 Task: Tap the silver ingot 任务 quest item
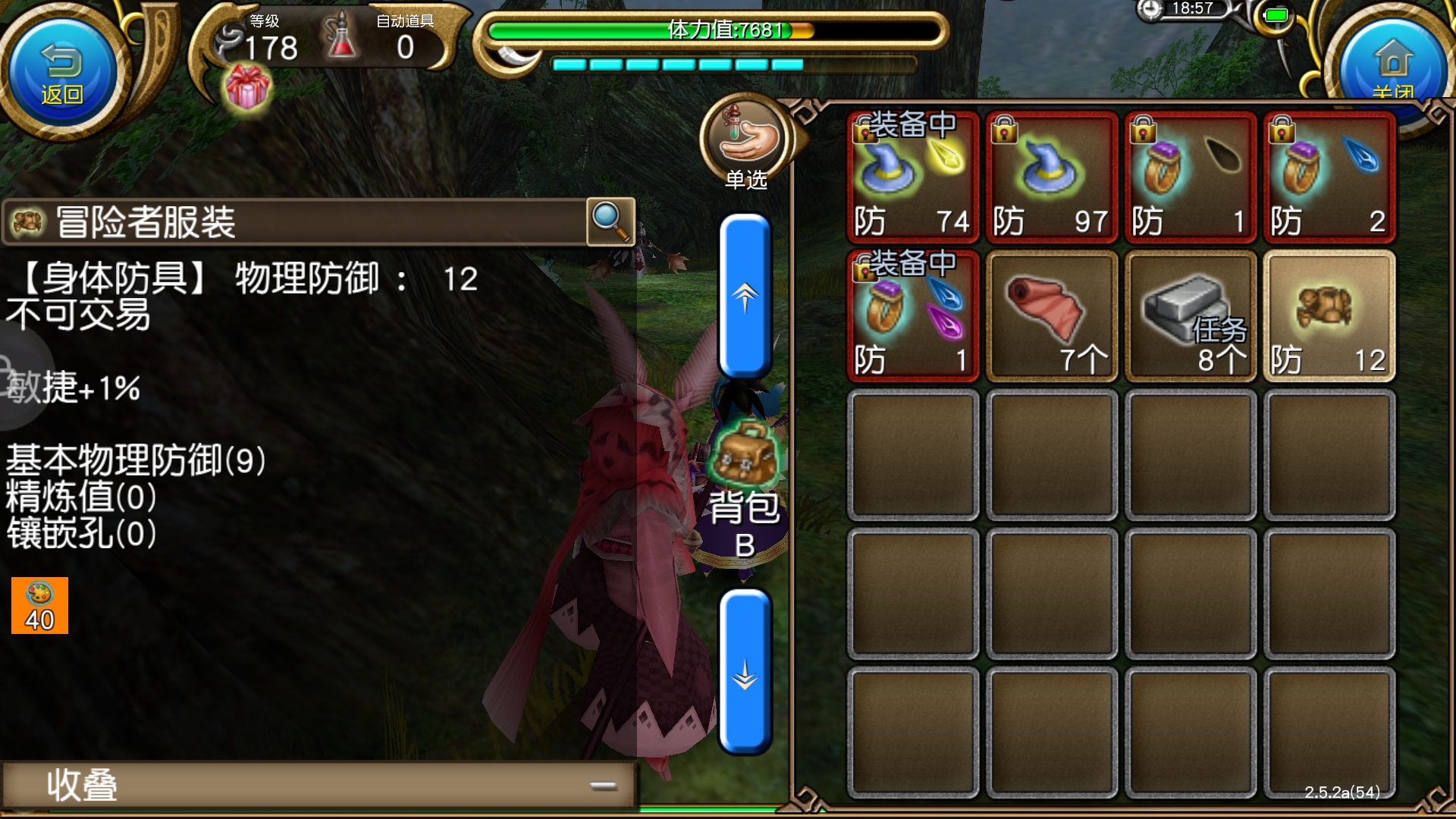[x=1189, y=315]
